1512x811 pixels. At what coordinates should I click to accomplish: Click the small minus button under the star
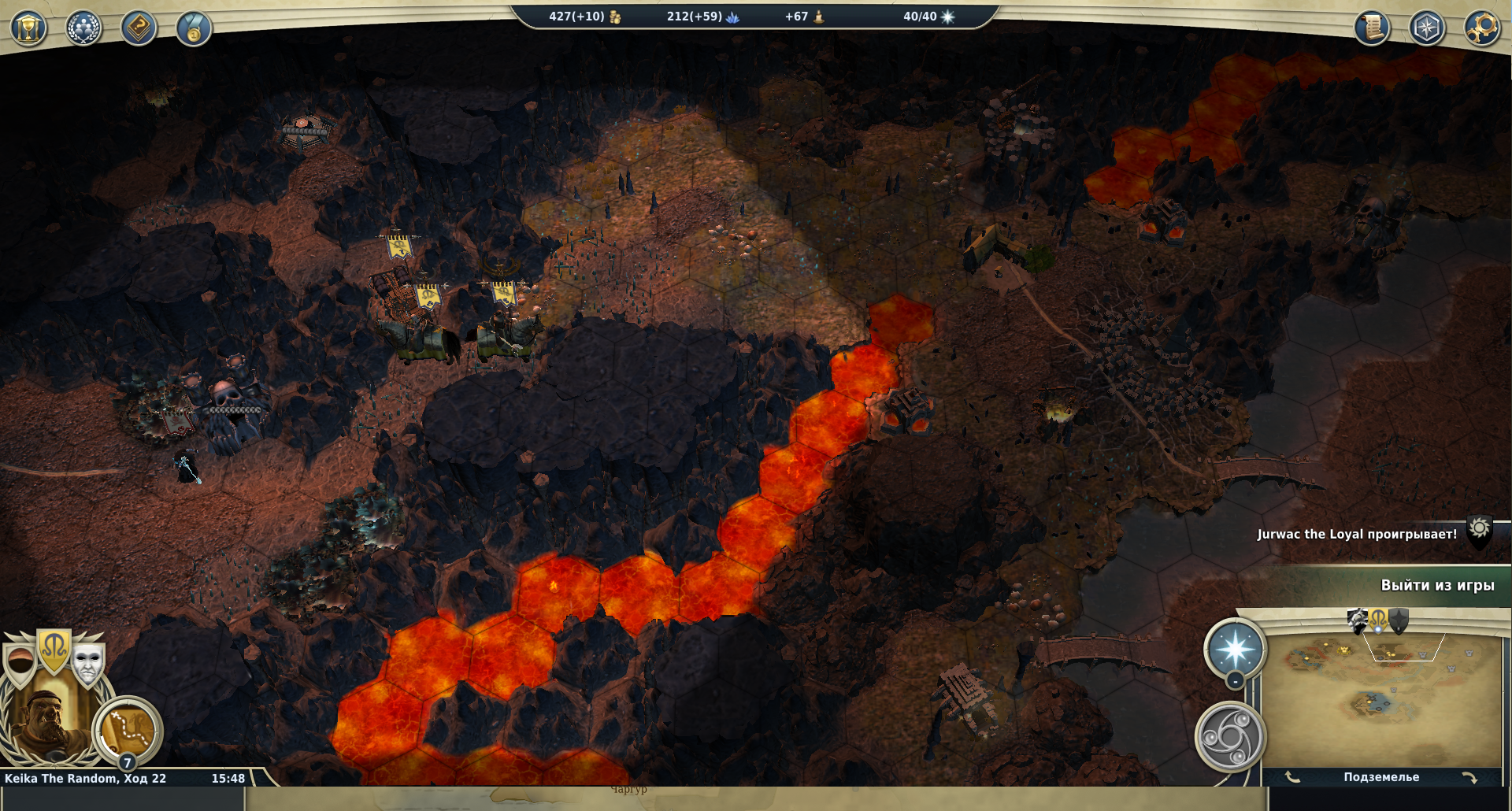(x=1235, y=681)
